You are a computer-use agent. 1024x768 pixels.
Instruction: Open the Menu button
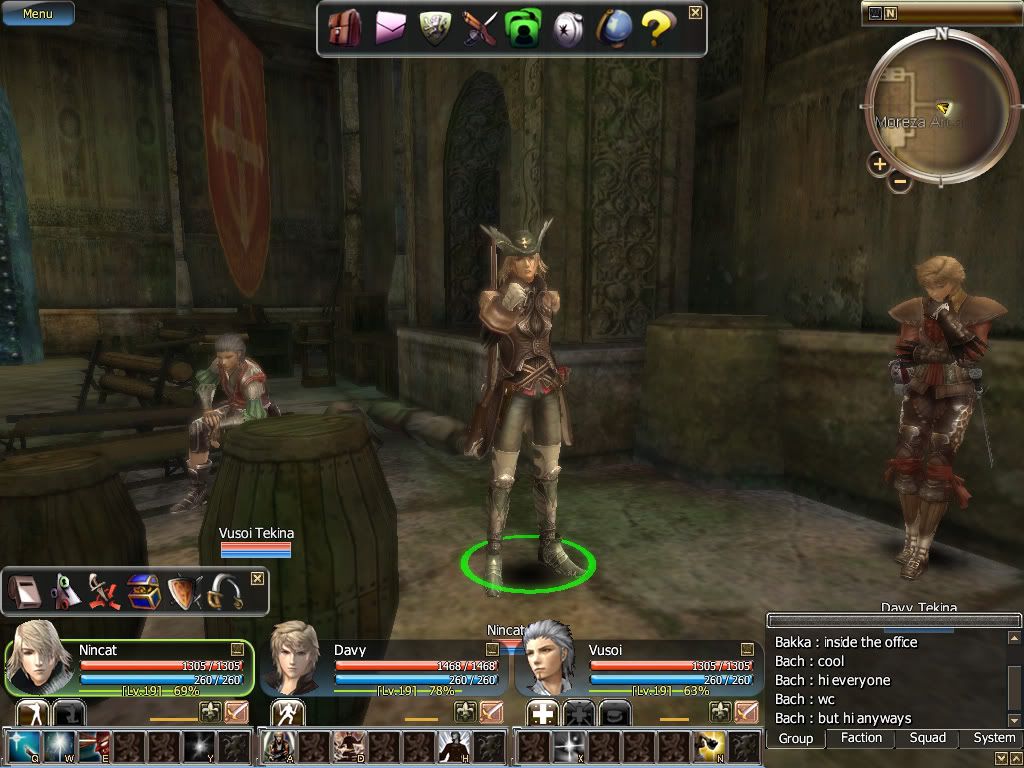coord(37,14)
